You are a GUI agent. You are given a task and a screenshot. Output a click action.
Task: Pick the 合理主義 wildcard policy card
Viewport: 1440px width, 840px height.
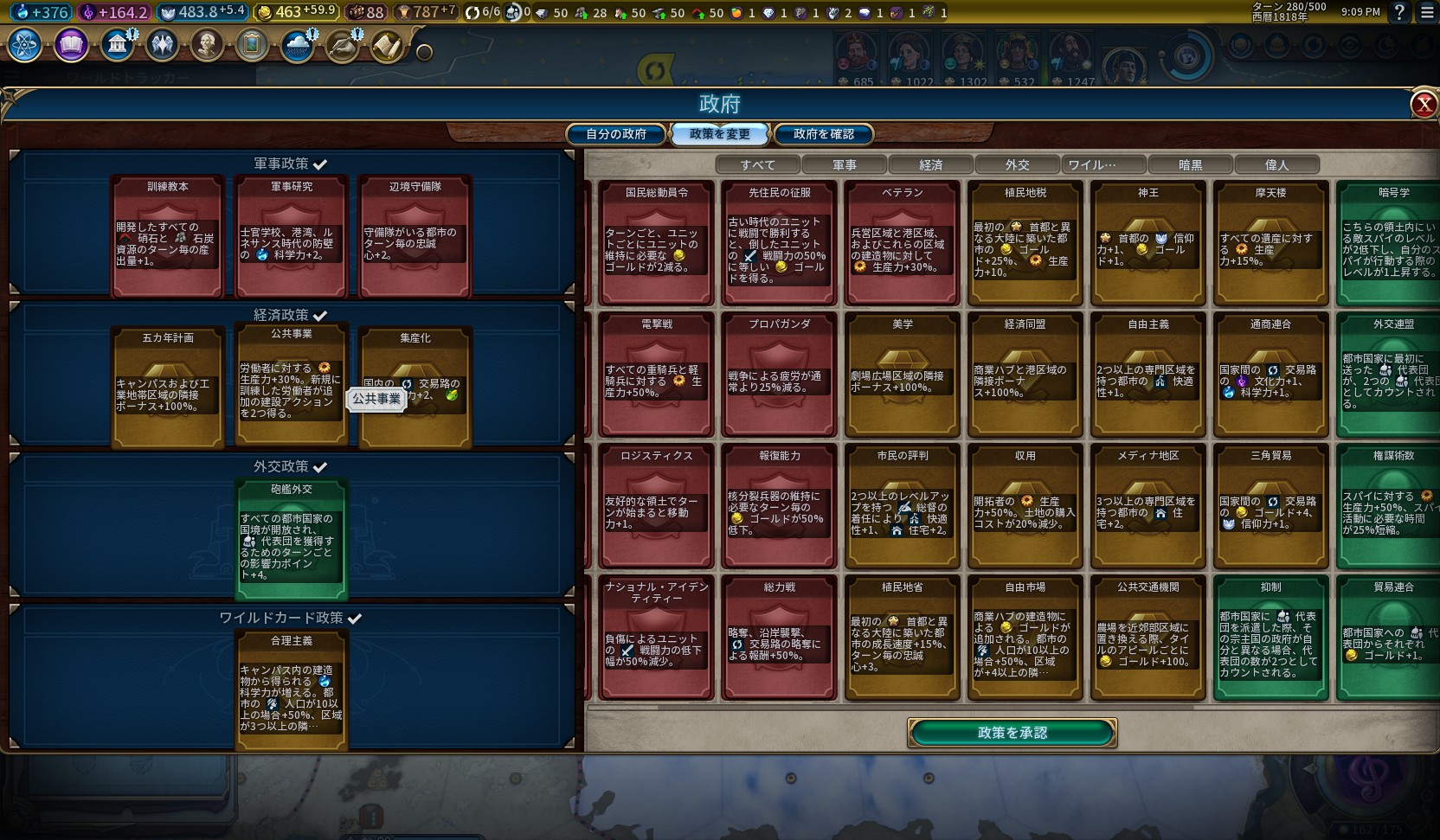tap(292, 690)
